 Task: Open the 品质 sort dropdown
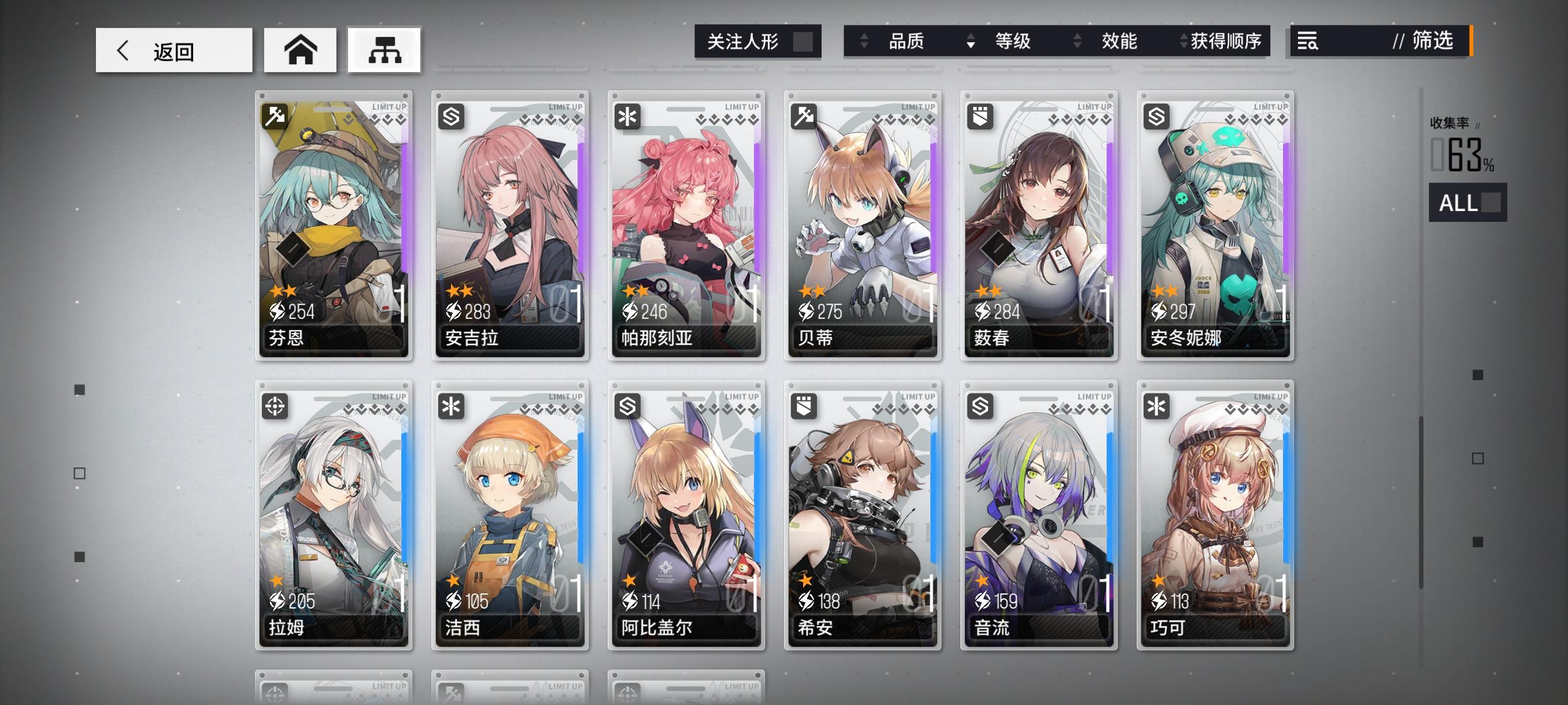(x=907, y=42)
